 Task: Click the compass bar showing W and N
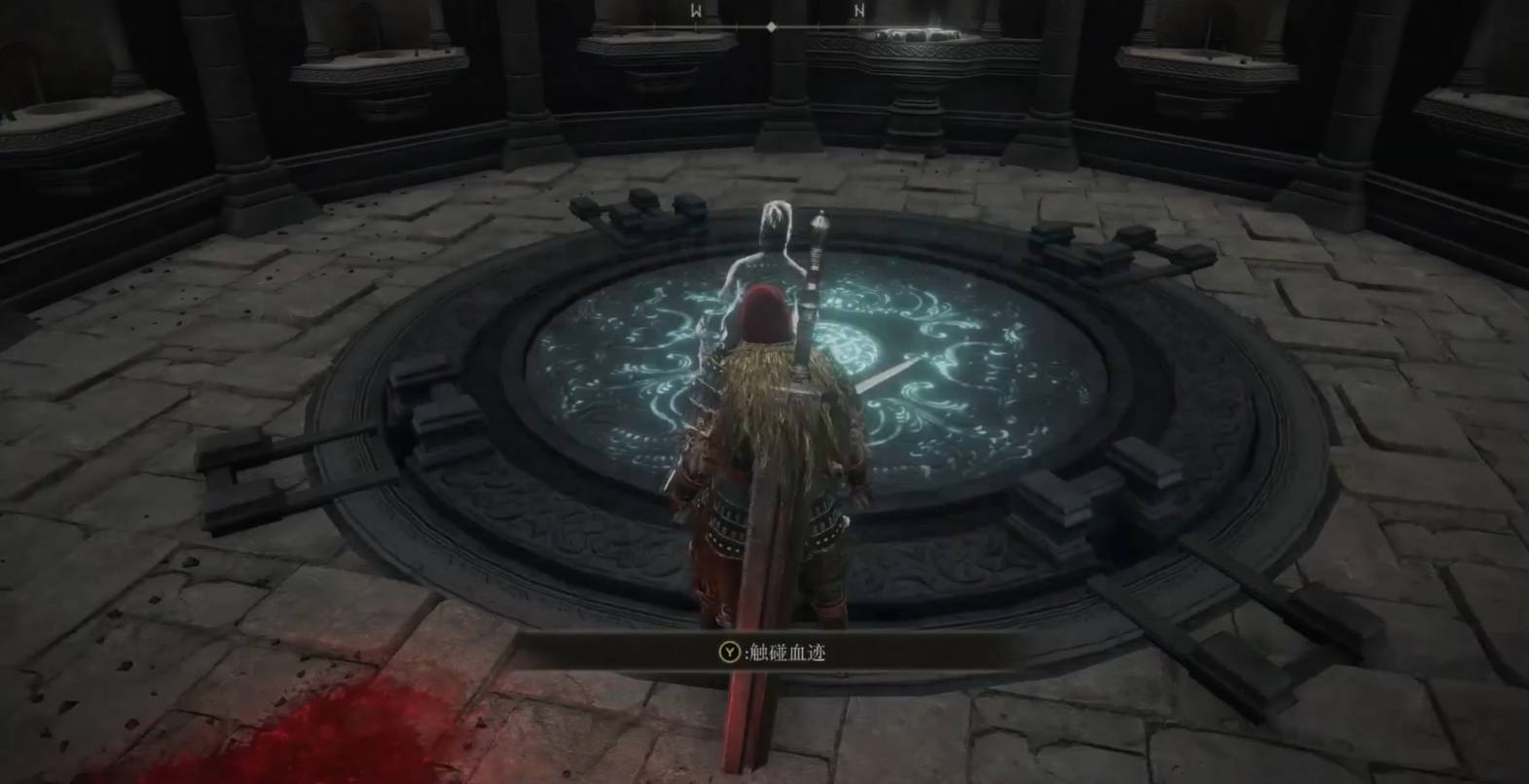pyautogui.click(x=770, y=25)
